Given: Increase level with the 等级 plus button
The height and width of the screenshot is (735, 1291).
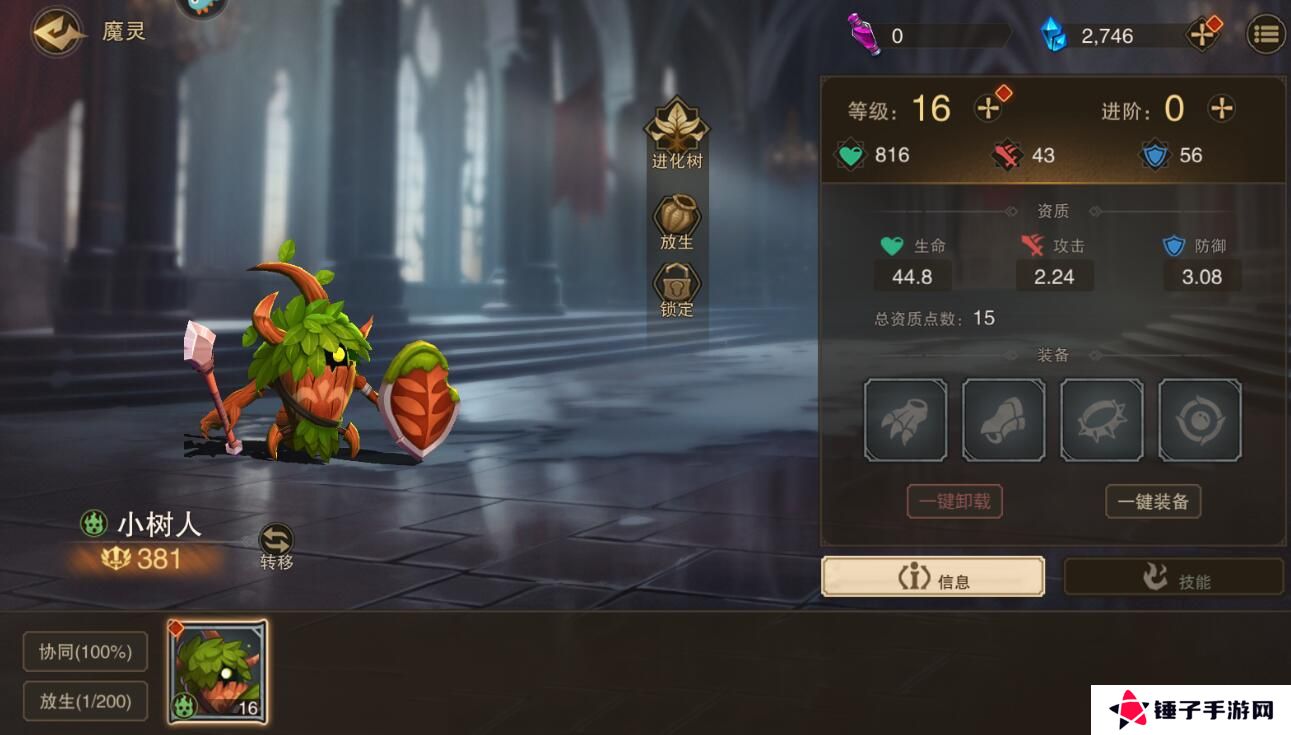Looking at the screenshot, I should tap(989, 108).
